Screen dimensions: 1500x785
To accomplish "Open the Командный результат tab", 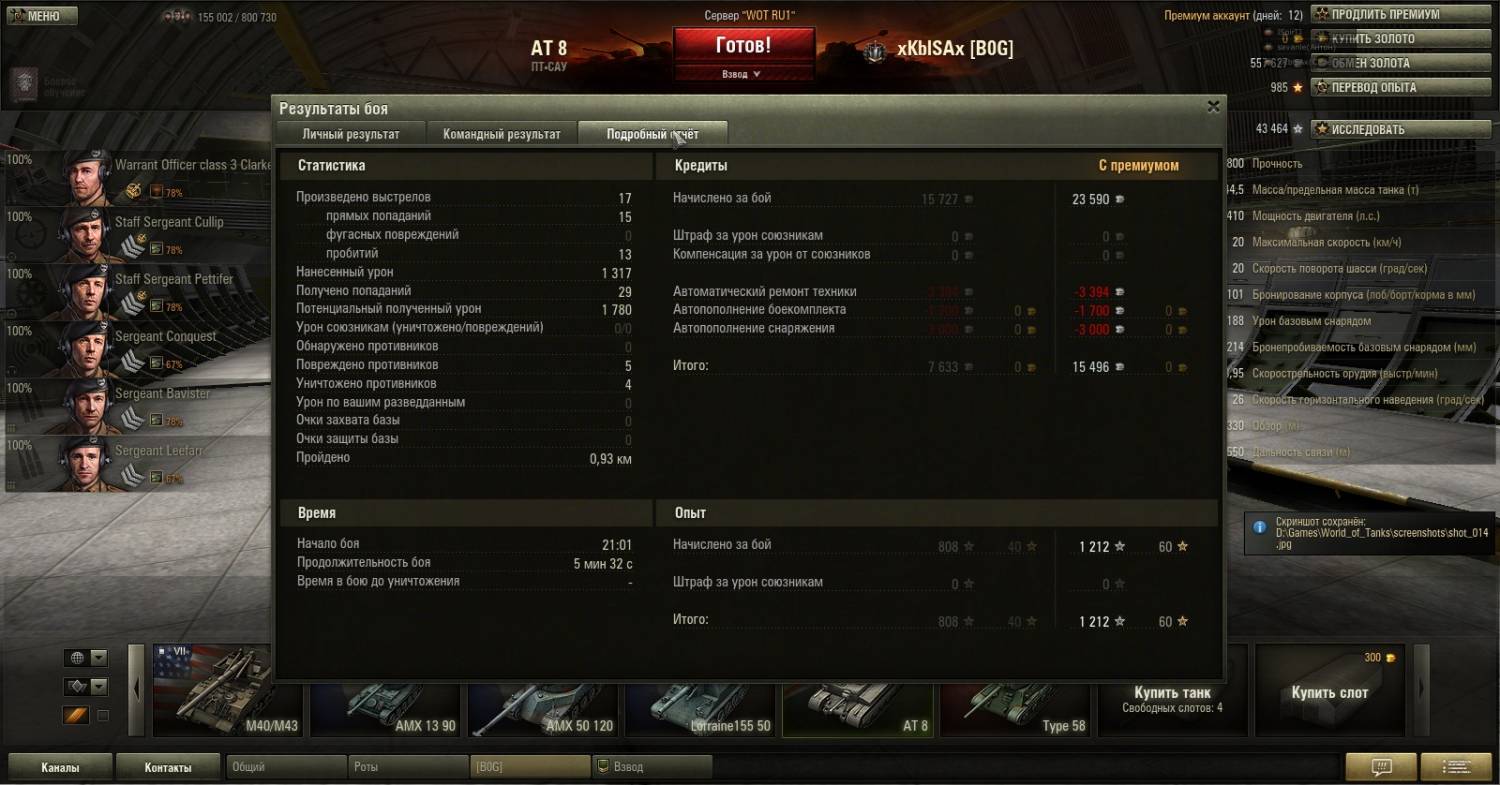I will (x=501, y=134).
